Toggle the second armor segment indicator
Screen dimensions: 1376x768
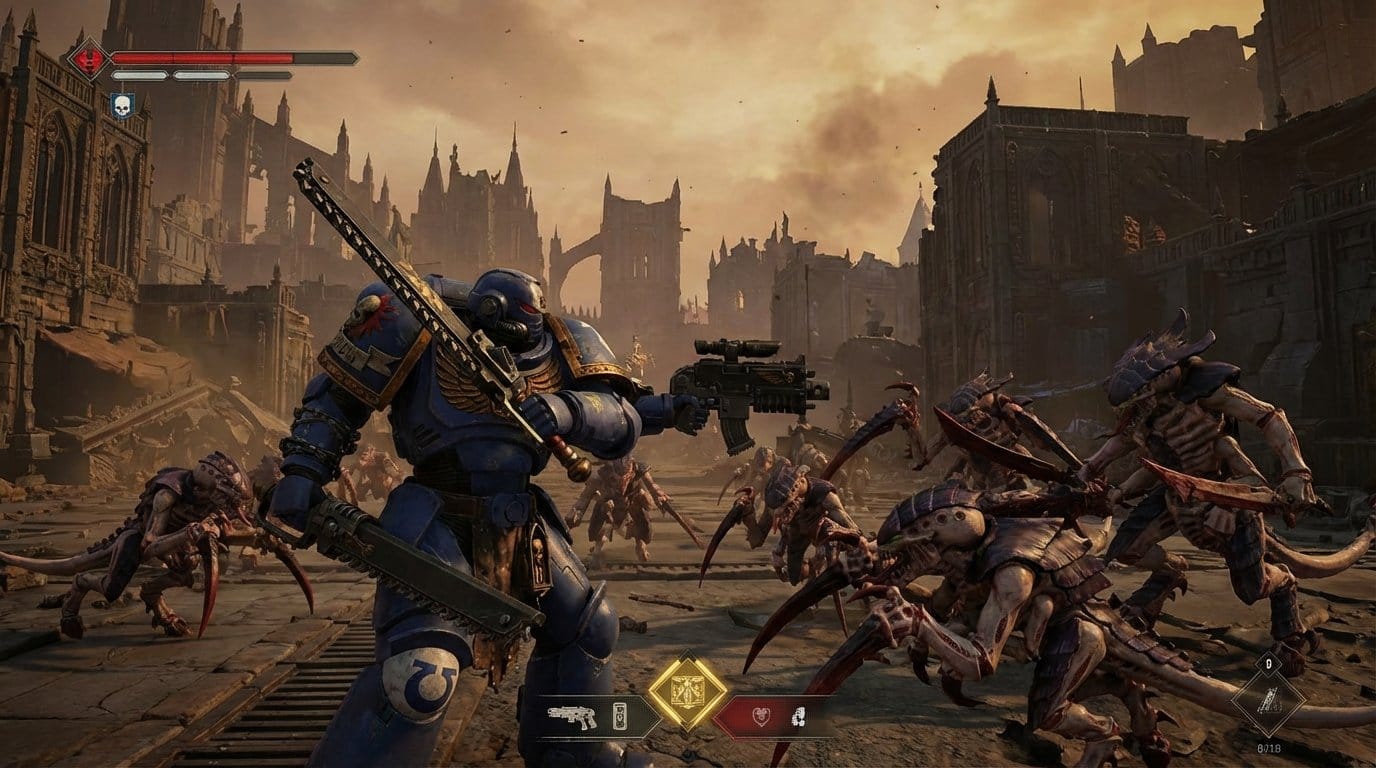point(201,75)
